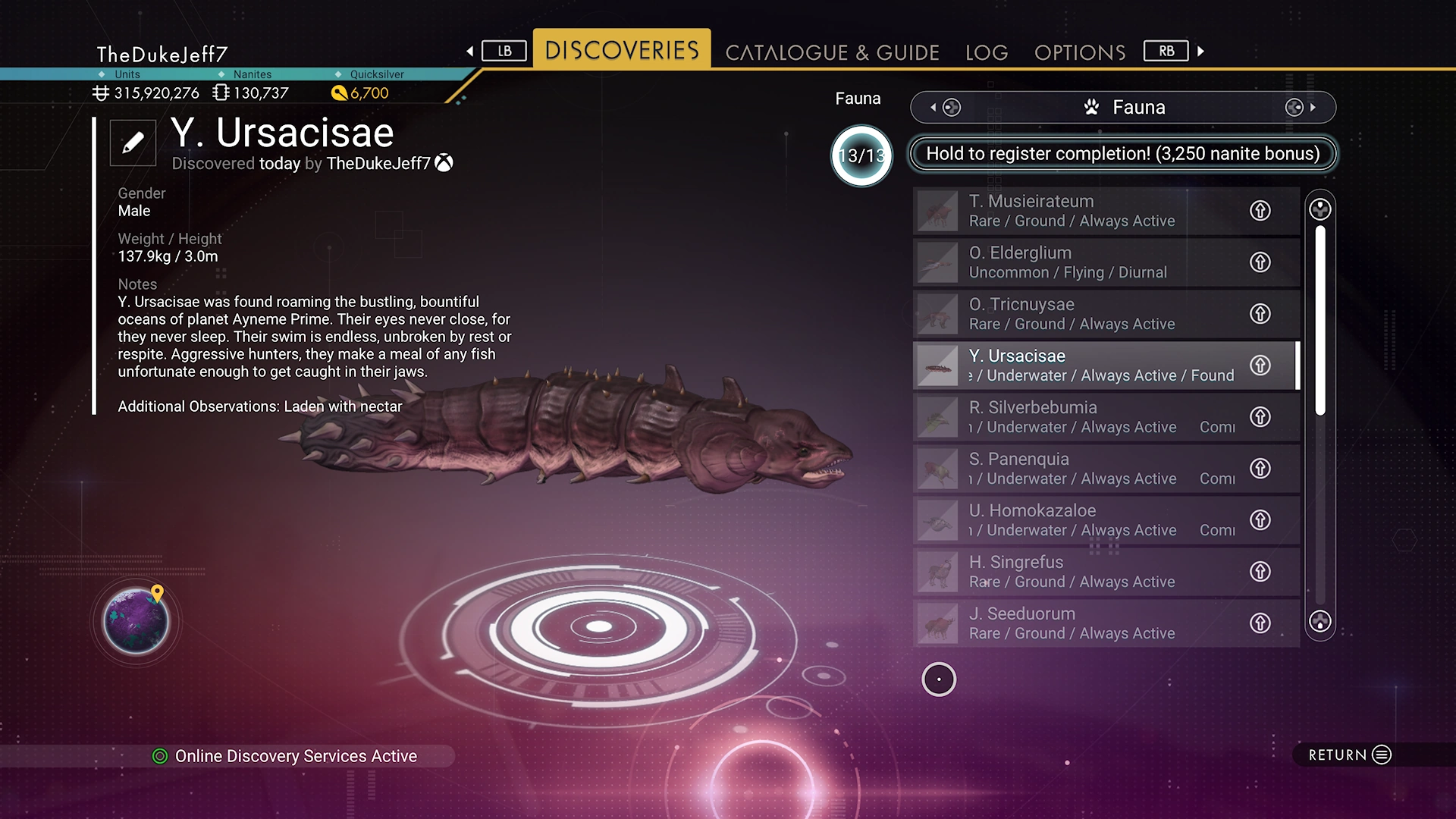
Task: Register fauna completion for nanite bonus
Action: pos(1122,154)
